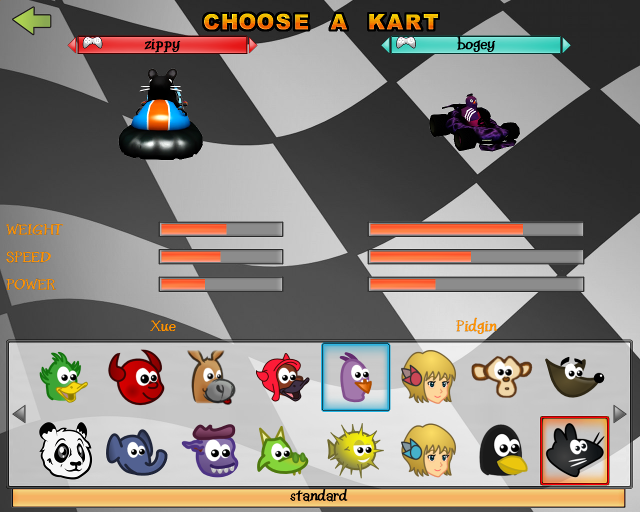Go back using the green arrow
The width and height of the screenshot is (640, 512).
click(32, 20)
